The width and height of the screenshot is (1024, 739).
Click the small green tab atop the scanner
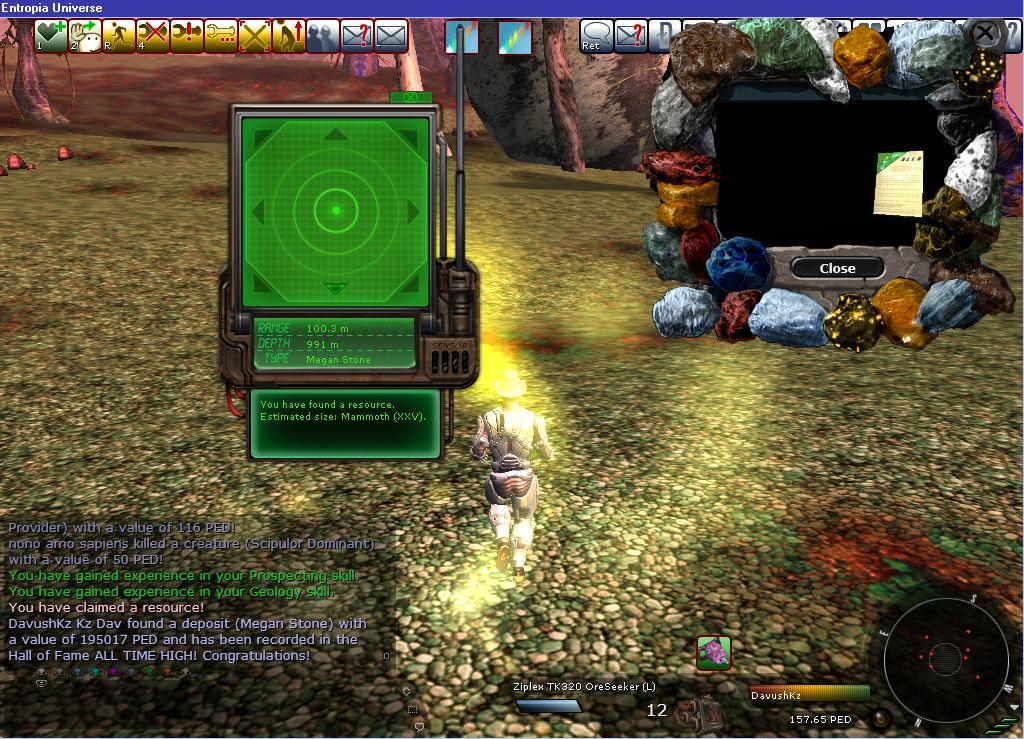pos(411,97)
